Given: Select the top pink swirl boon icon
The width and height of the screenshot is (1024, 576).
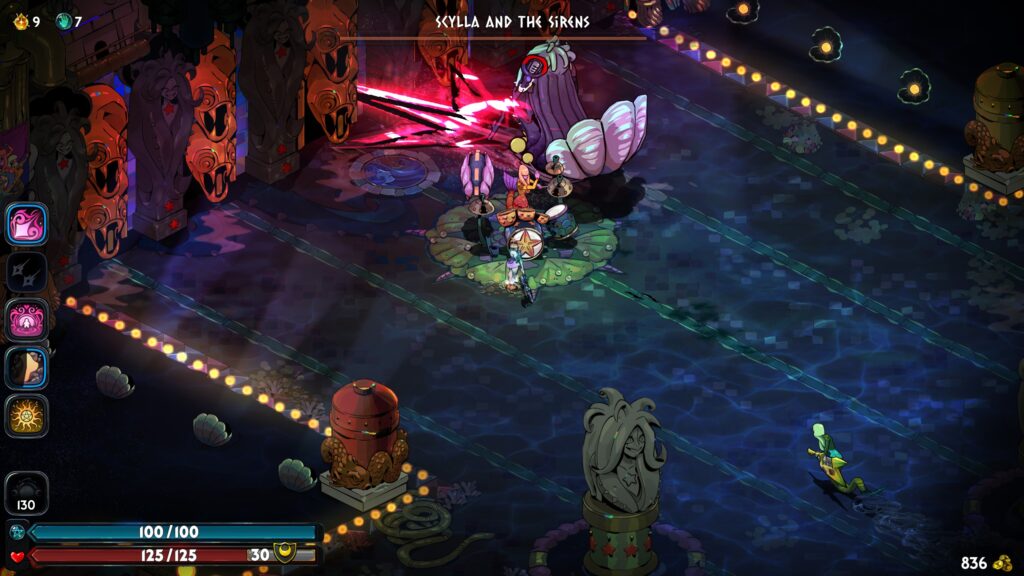Looking at the screenshot, I should pos(27,223).
